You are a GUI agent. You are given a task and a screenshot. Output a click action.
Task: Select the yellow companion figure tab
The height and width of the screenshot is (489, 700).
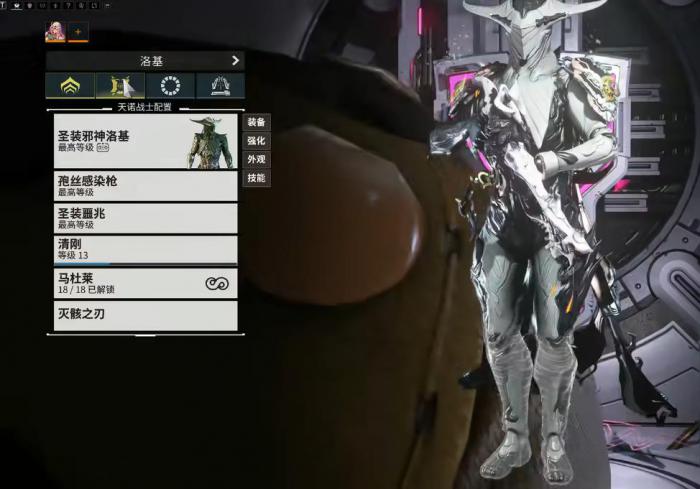click(x=120, y=86)
